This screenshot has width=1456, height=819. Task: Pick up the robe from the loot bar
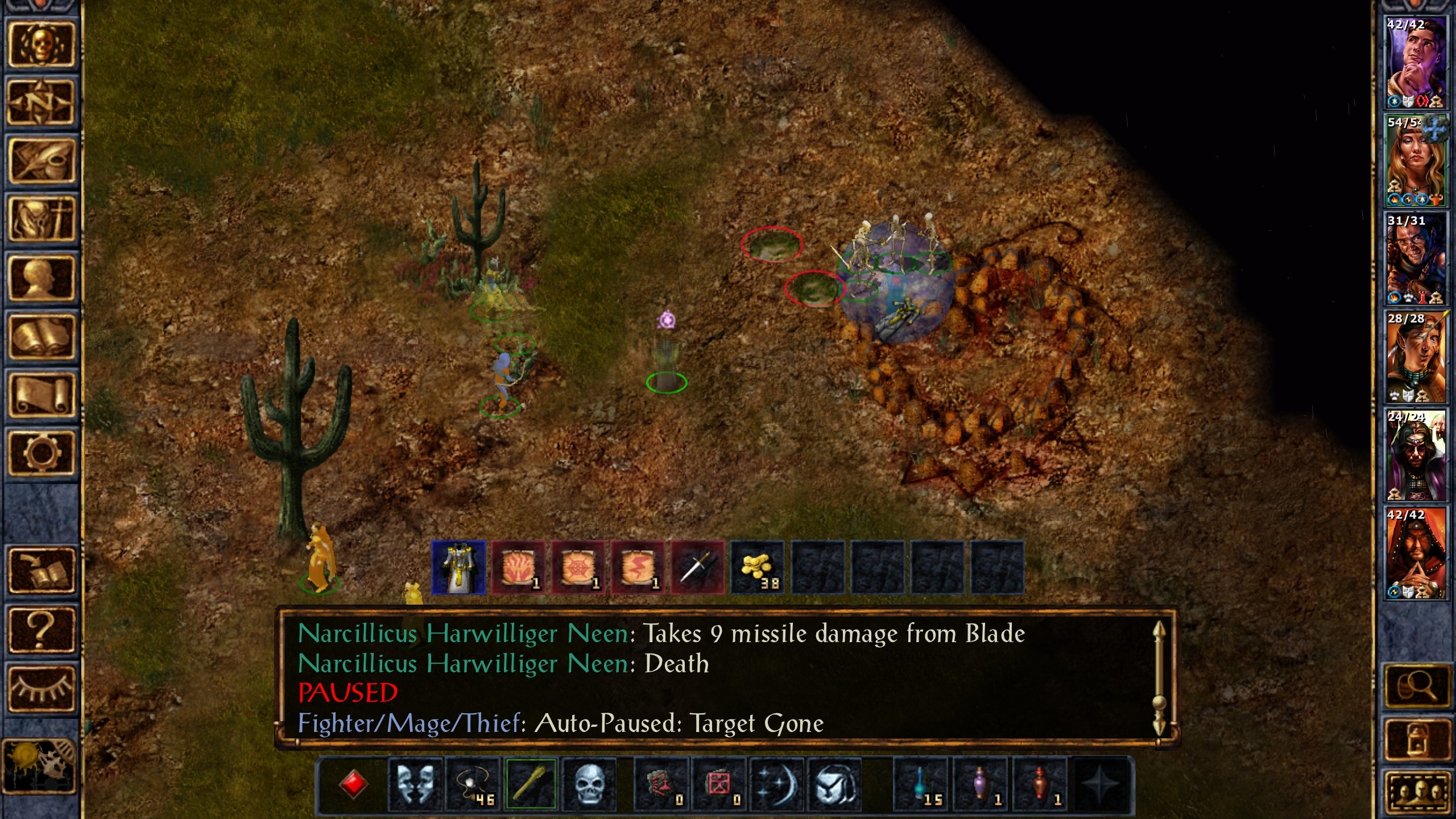coord(458,568)
